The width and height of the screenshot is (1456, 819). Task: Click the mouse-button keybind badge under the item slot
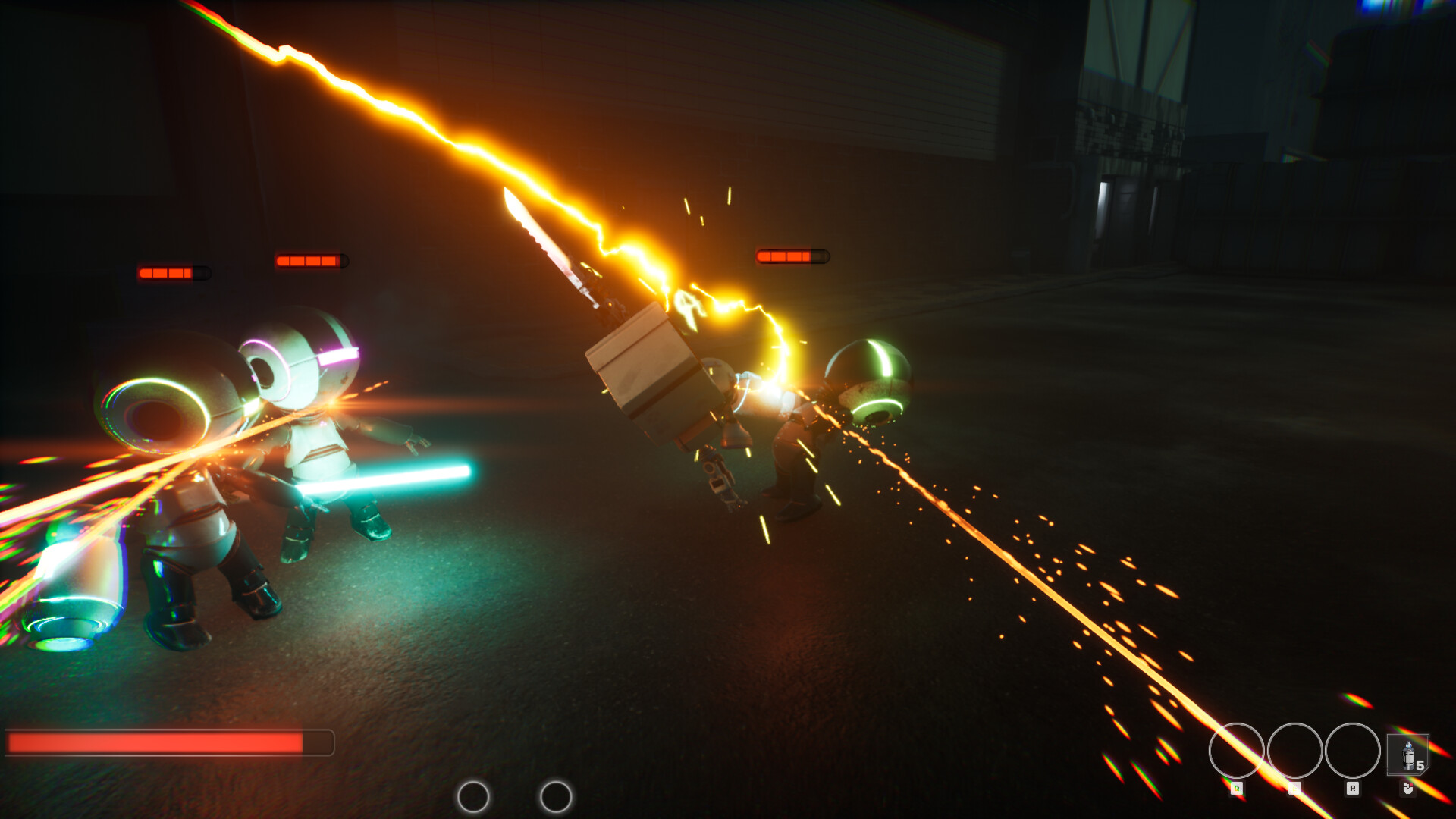click(x=1409, y=788)
